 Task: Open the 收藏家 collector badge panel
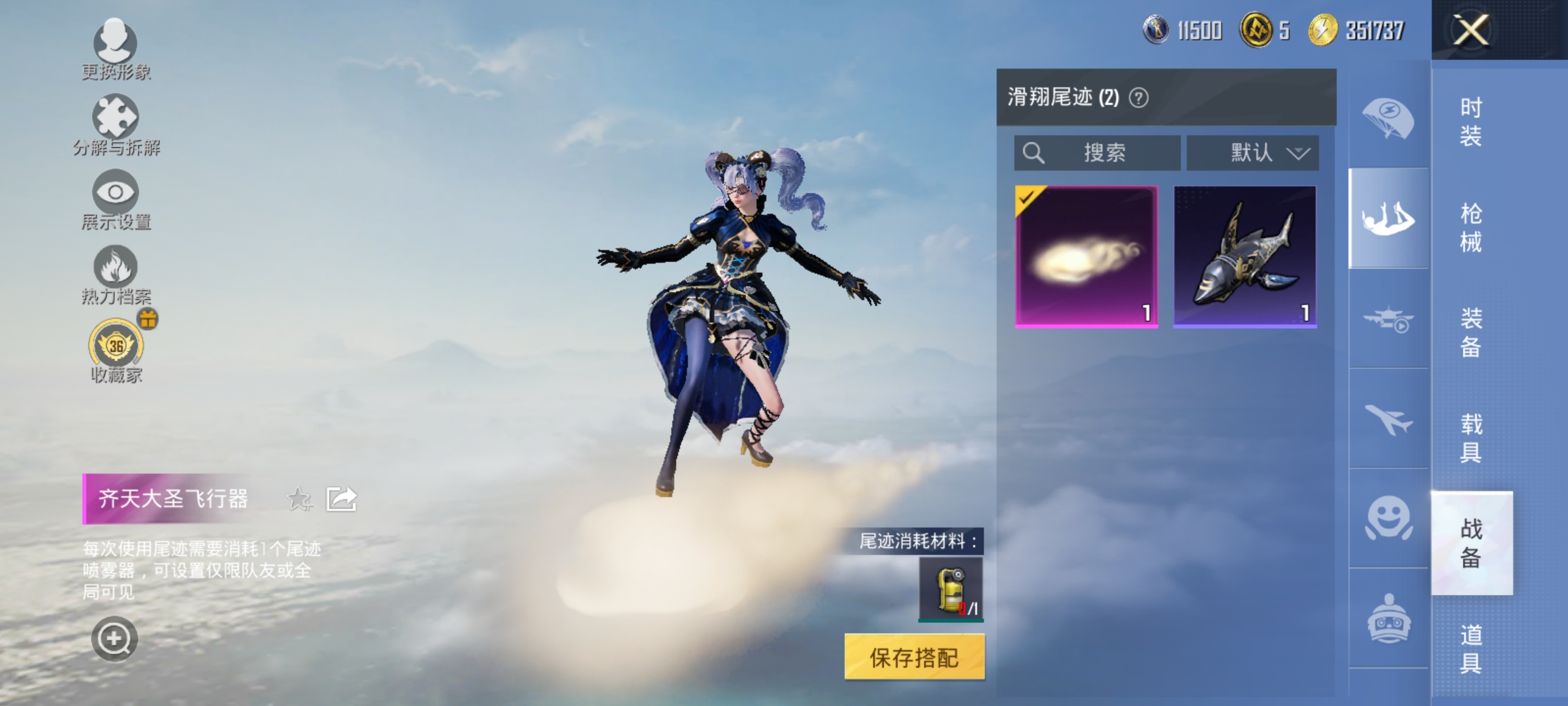tap(114, 346)
